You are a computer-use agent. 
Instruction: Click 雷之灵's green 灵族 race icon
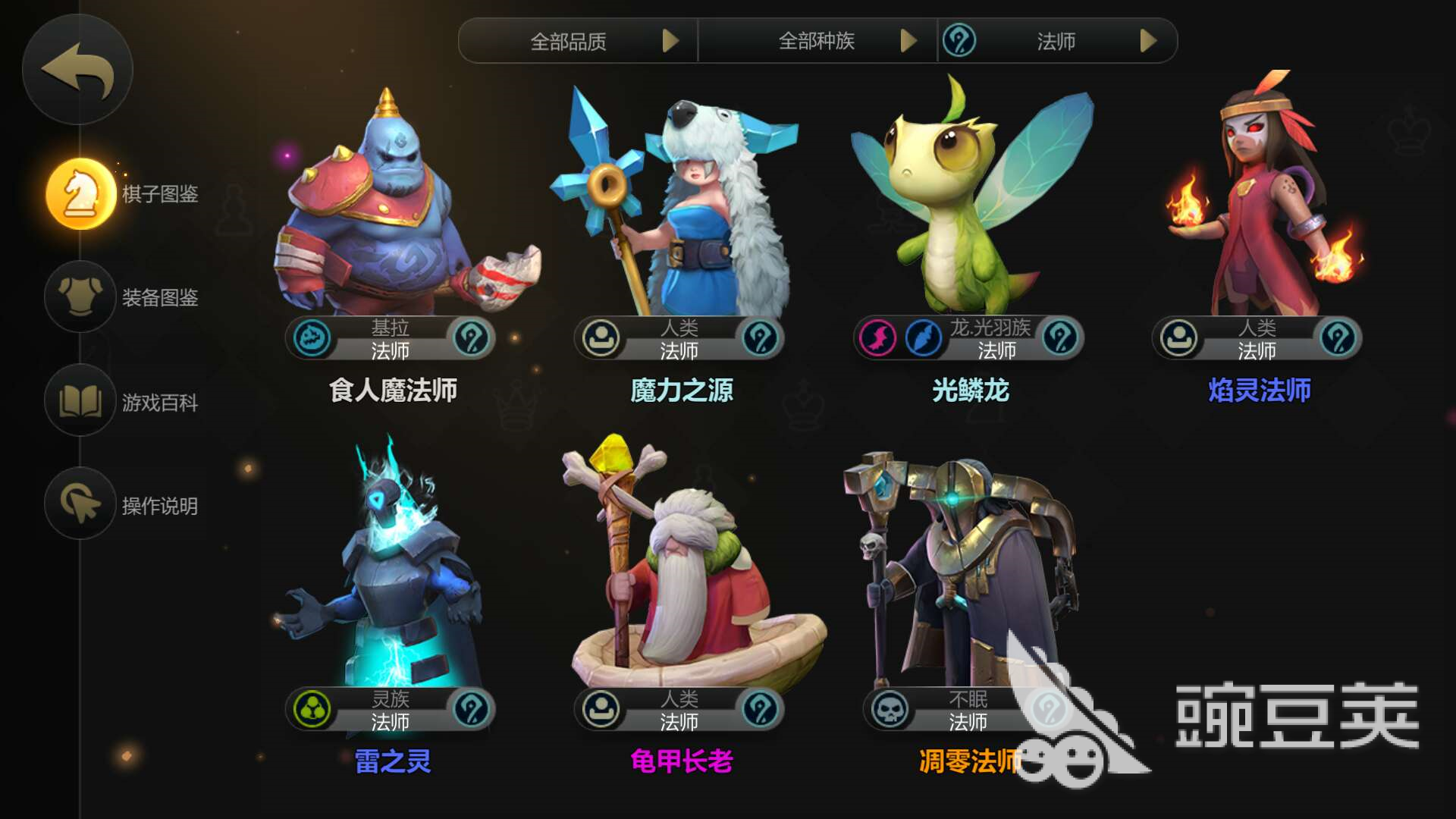(312, 710)
